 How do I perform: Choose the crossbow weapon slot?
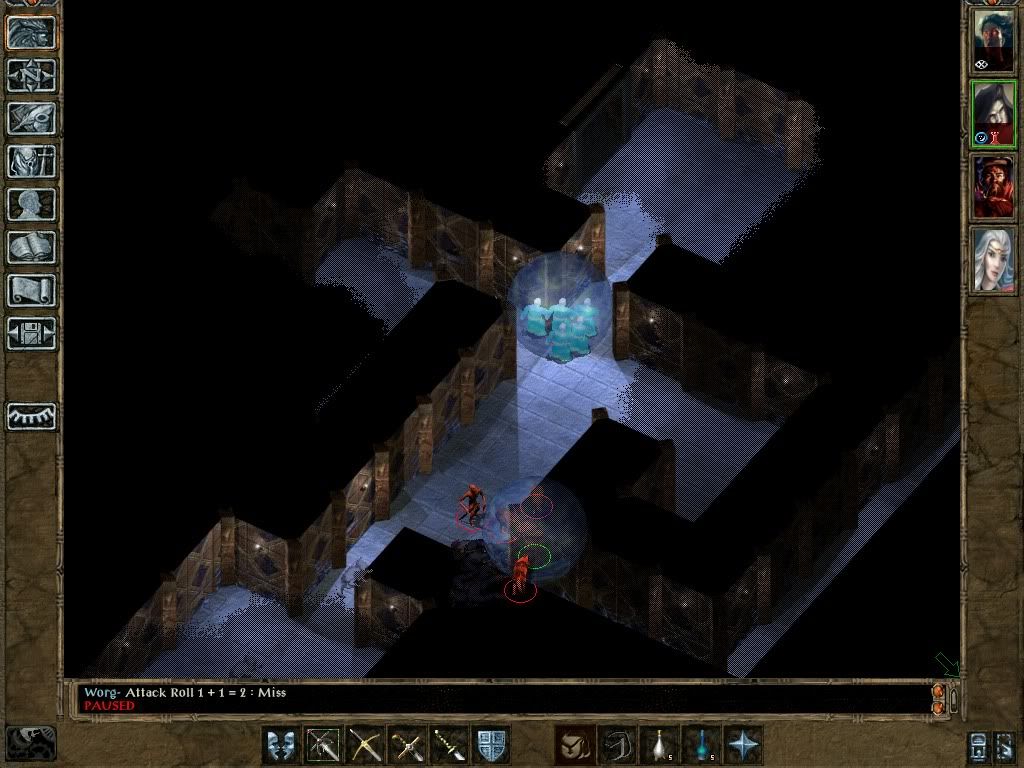coord(365,746)
